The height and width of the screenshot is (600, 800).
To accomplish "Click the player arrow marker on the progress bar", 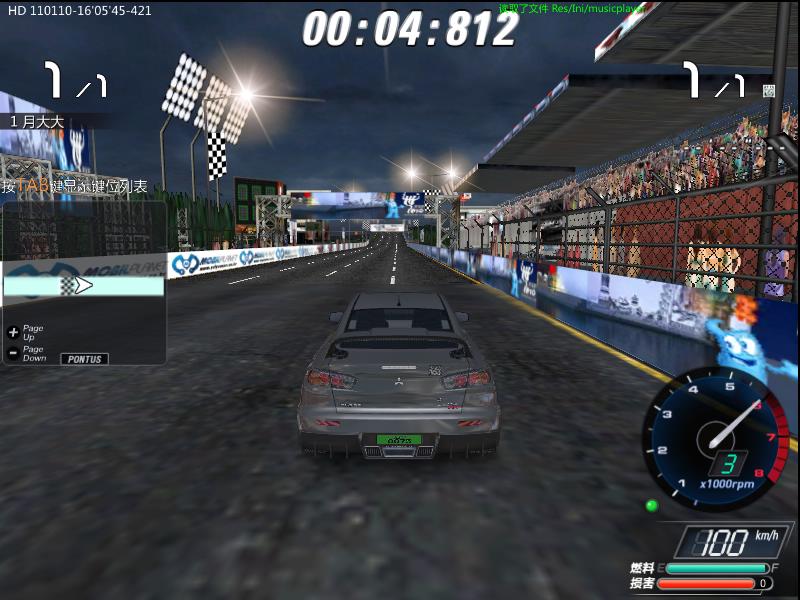I will (x=83, y=286).
